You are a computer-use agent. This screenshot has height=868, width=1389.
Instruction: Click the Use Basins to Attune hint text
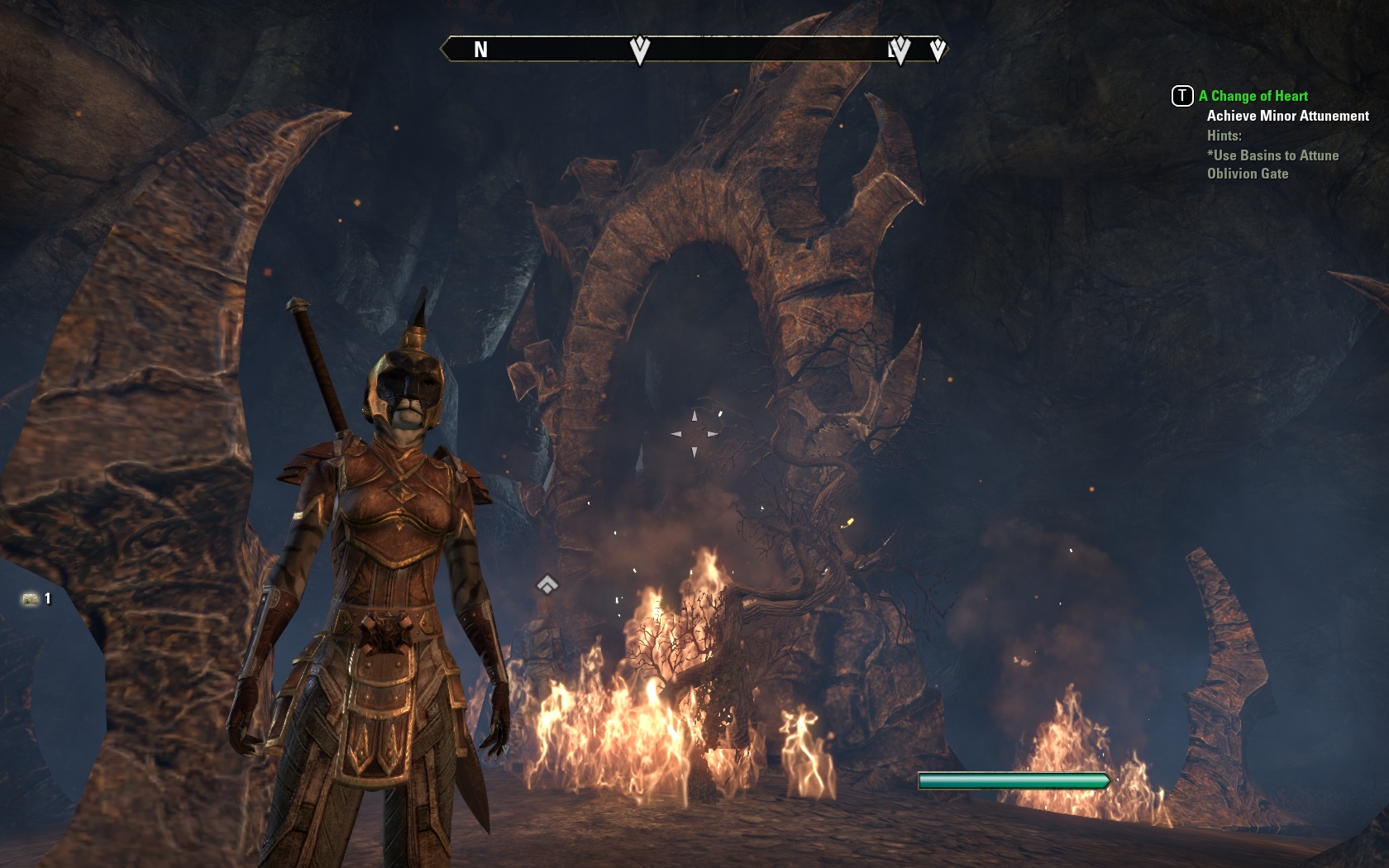[x=1272, y=155]
